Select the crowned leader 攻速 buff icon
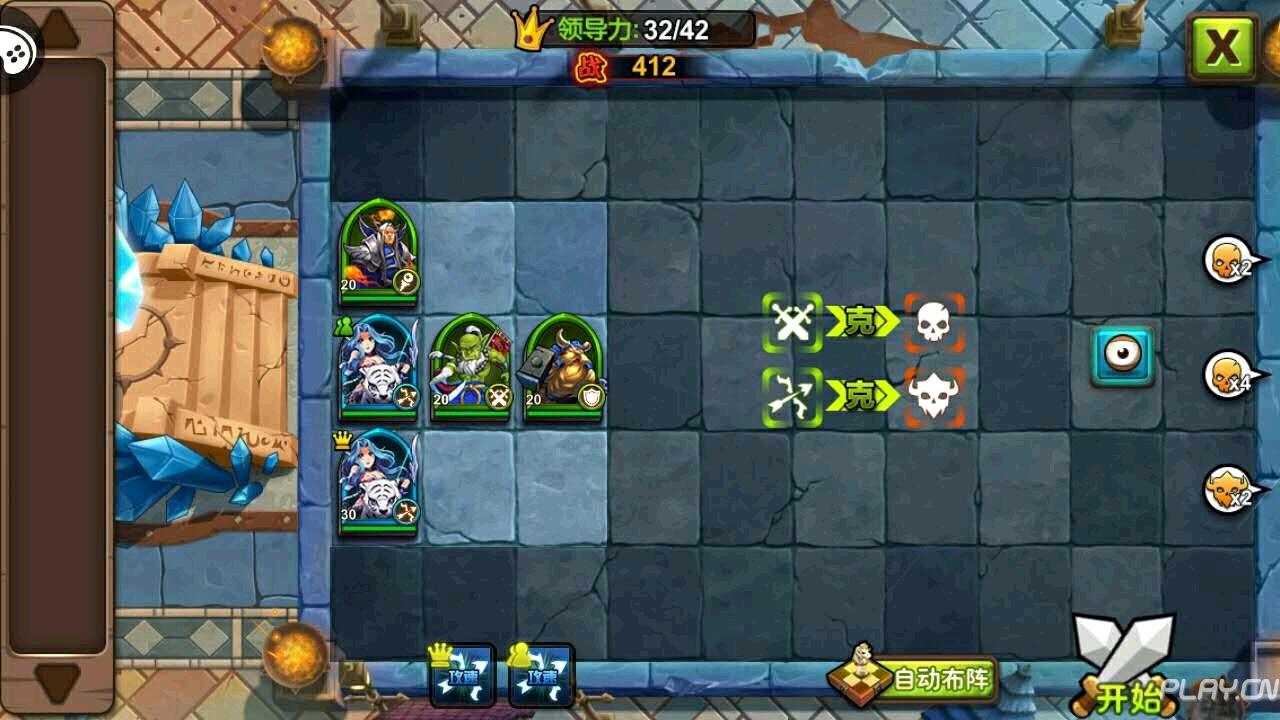This screenshot has width=1280, height=720. click(462, 673)
